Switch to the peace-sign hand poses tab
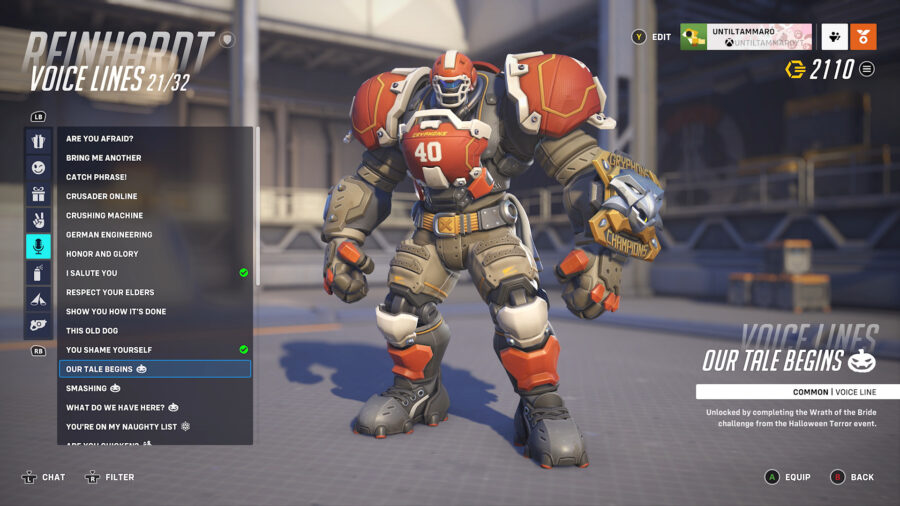 click(38, 220)
